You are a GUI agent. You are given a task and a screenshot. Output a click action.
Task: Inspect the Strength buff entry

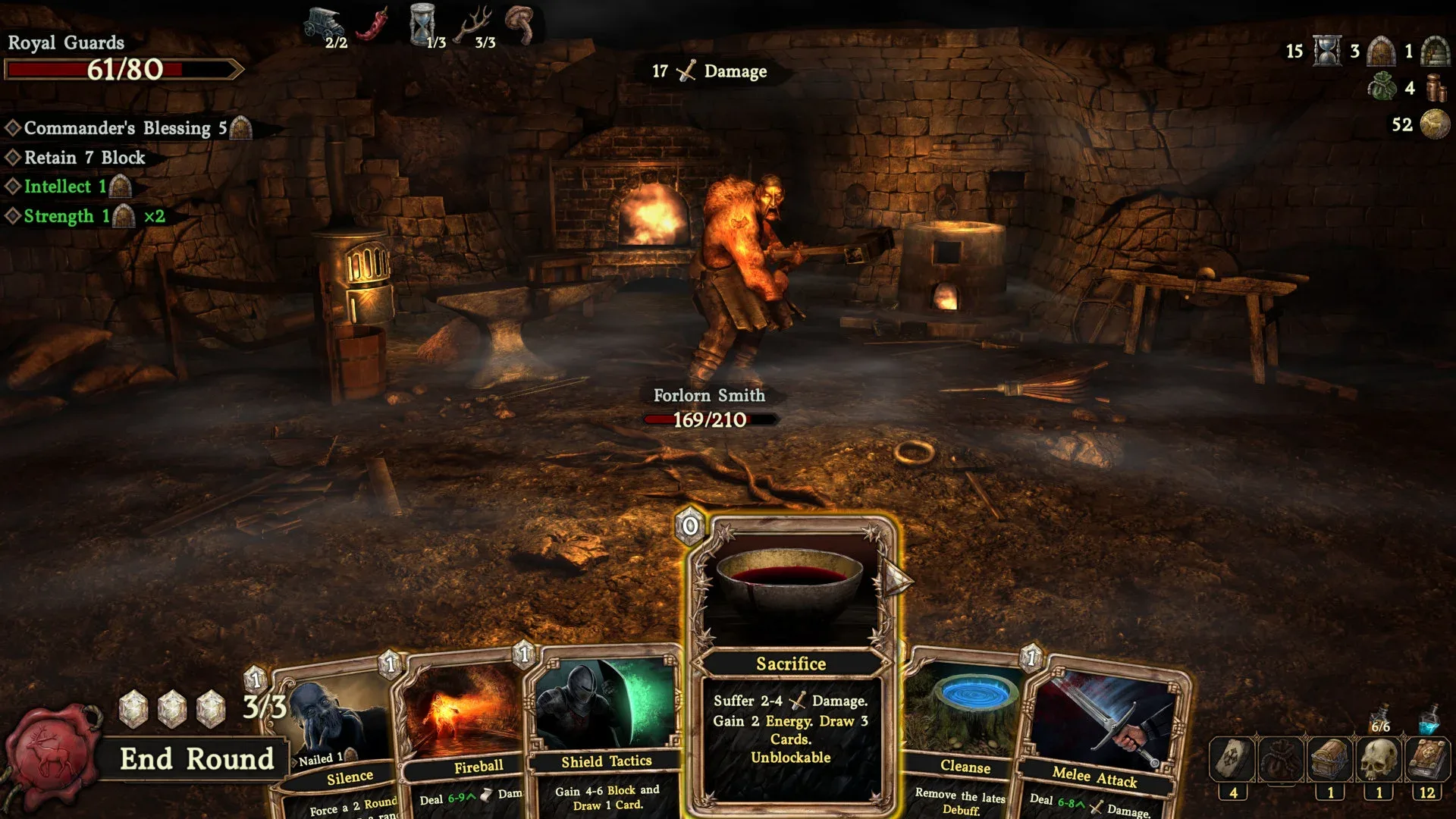pyautogui.click(x=67, y=216)
